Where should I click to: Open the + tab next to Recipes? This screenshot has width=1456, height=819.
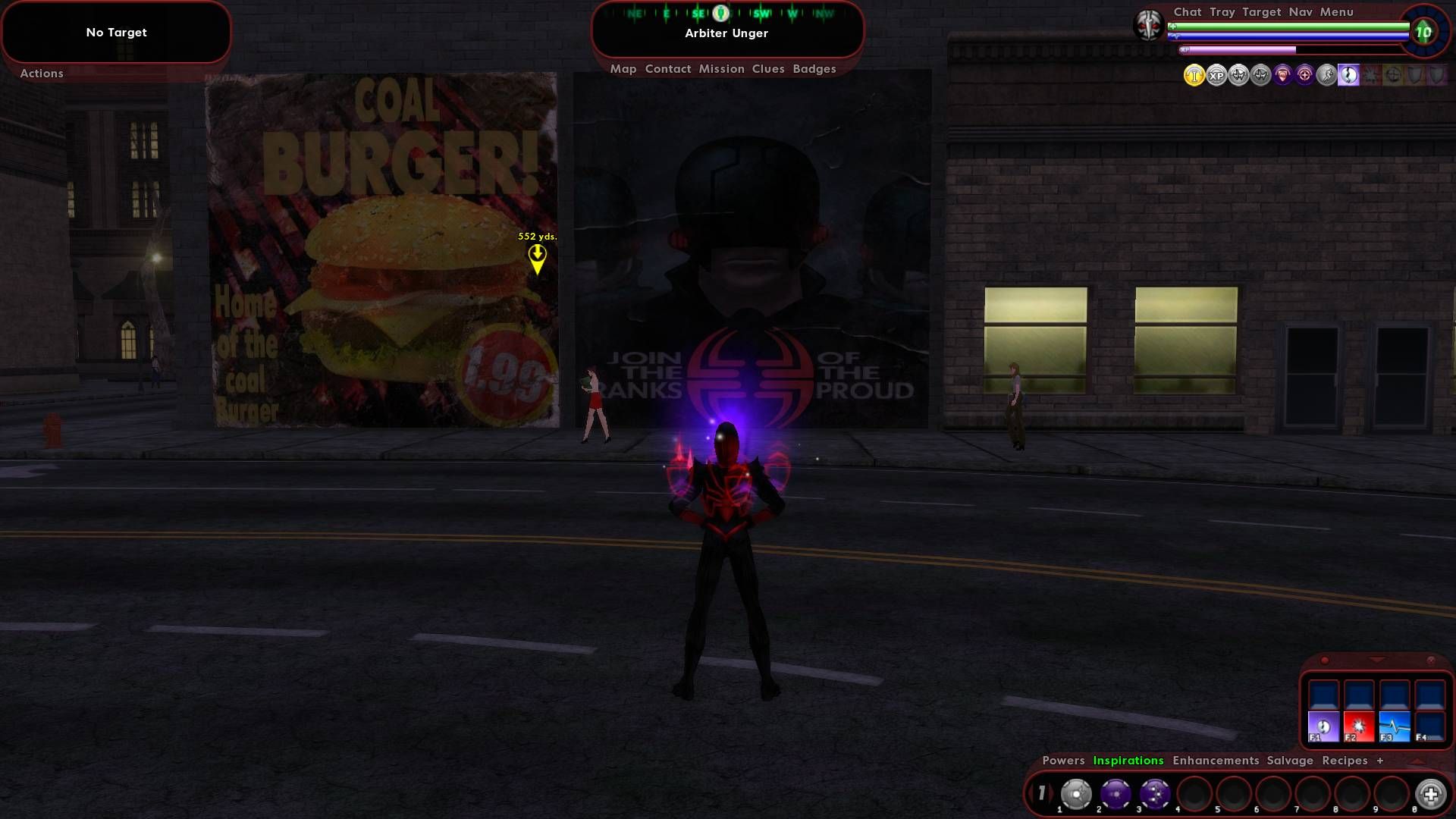(1379, 760)
